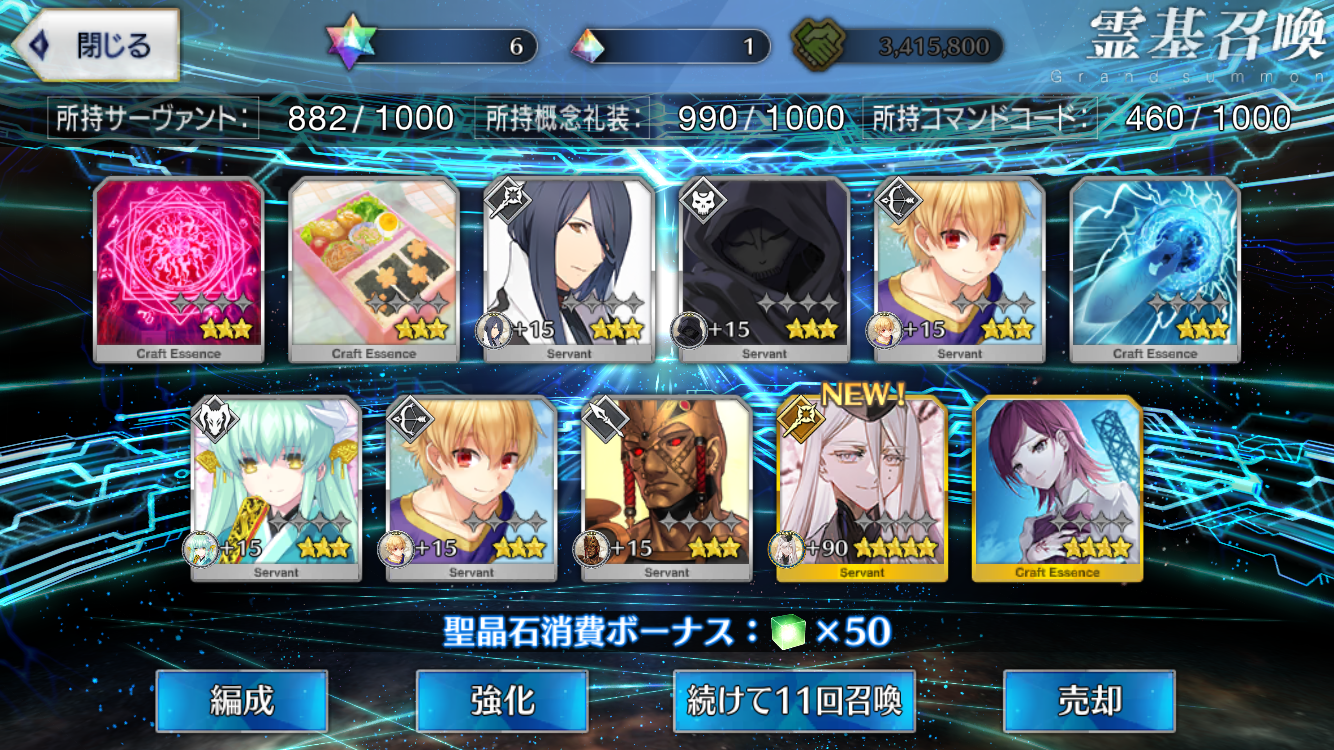Open the 売却 sell menu
Image resolution: width=1334 pixels, height=750 pixels.
click(1088, 701)
